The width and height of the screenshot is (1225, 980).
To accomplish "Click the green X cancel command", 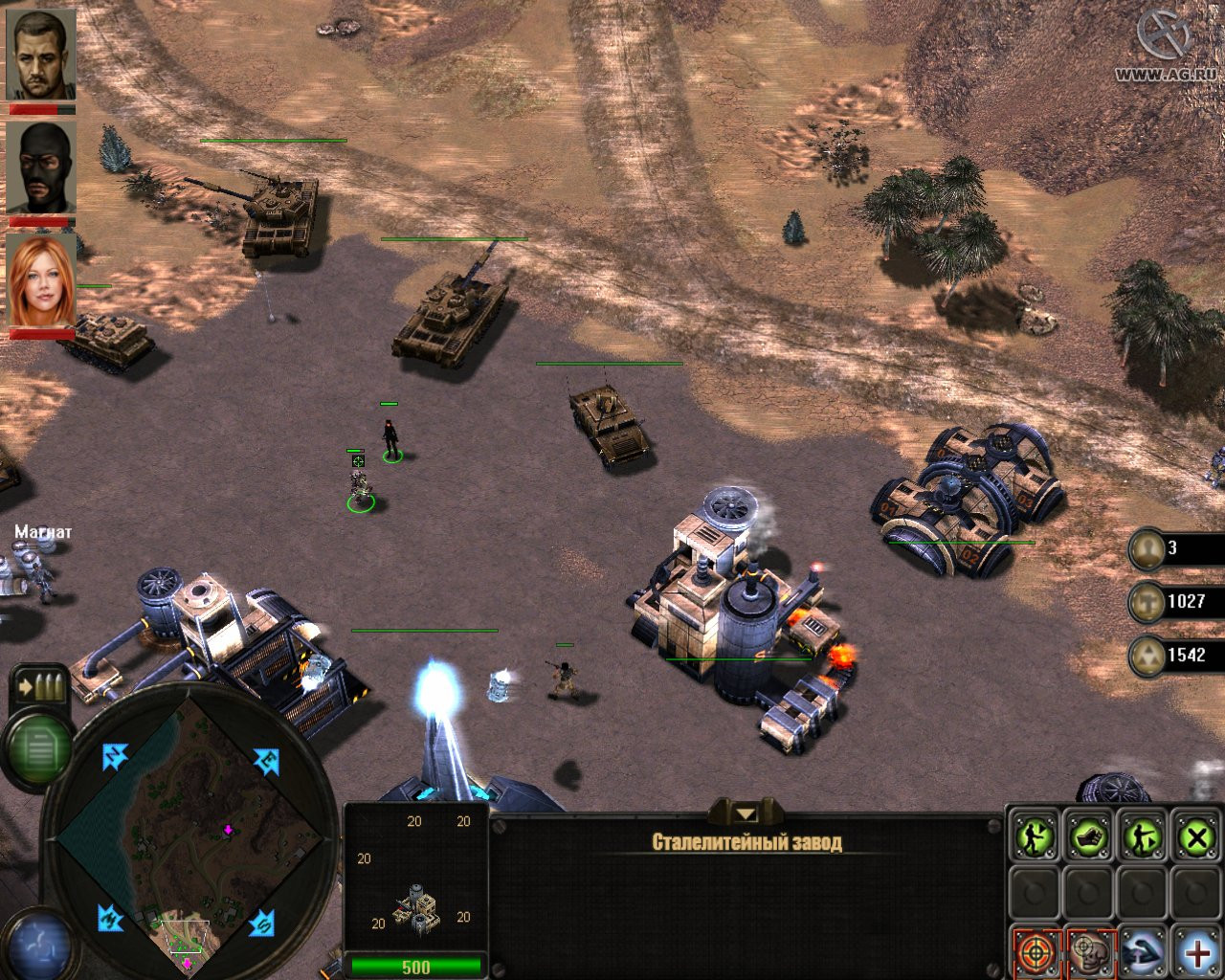I will (1196, 839).
